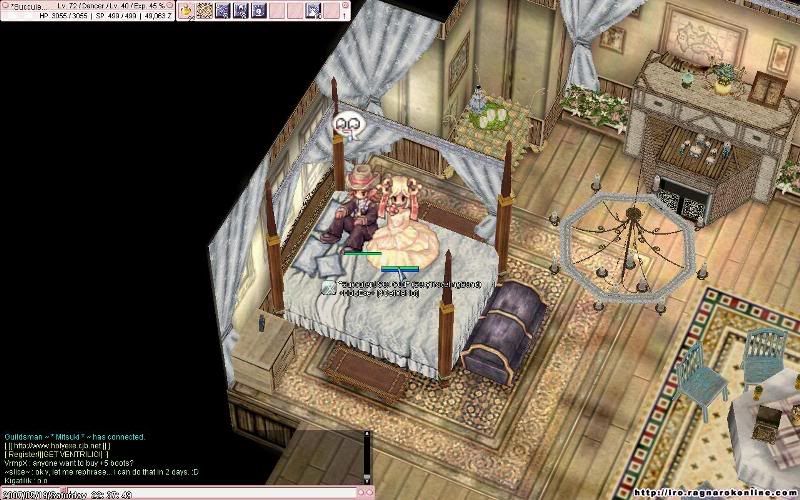This screenshot has width=800, height=500.
Task: Click the chat message input field
Action: [x=180, y=493]
